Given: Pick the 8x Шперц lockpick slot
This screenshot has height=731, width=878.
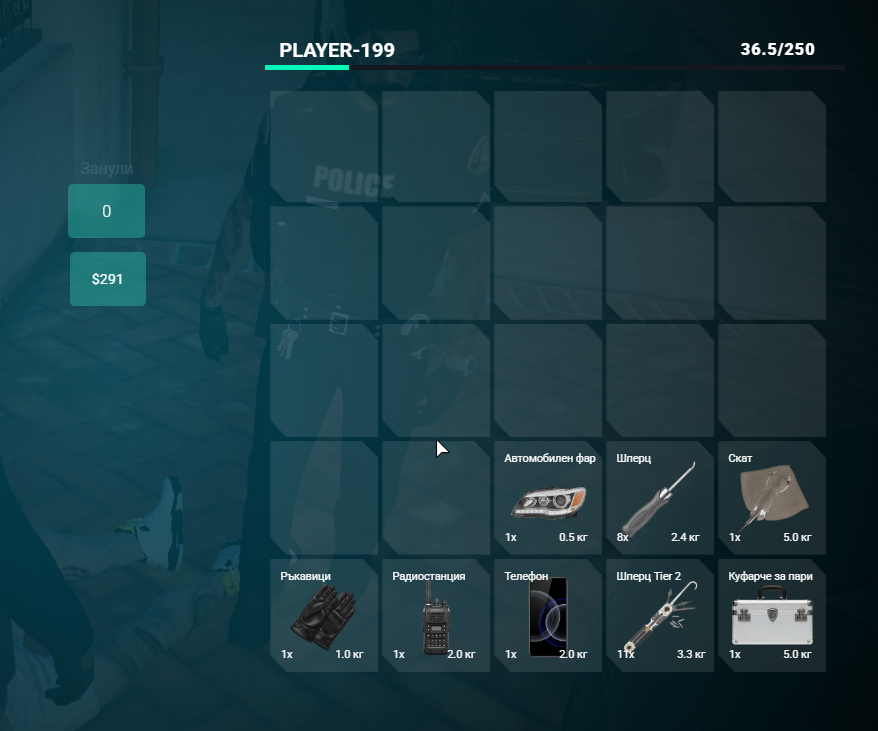Looking at the screenshot, I should tap(660, 498).
